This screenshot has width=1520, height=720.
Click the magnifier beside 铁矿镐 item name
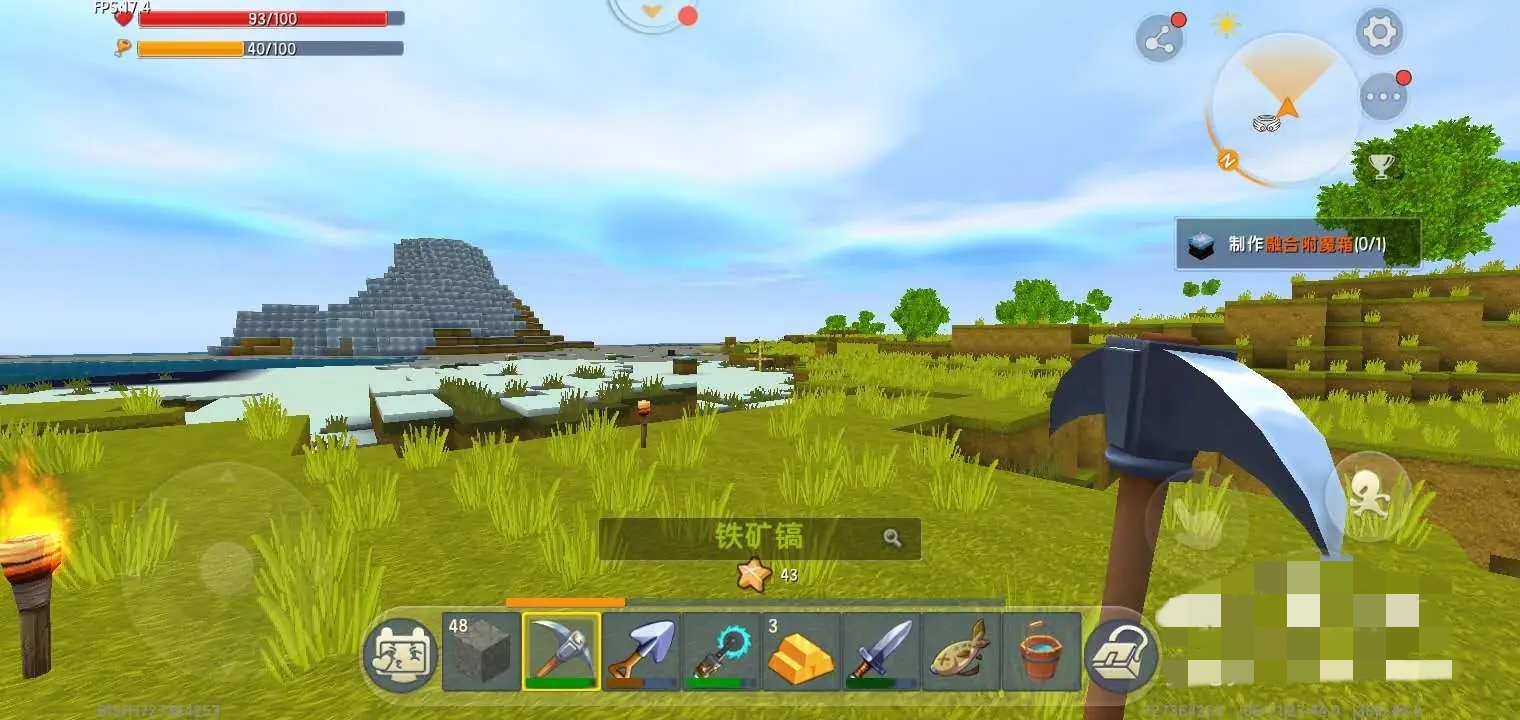point(892,538)
